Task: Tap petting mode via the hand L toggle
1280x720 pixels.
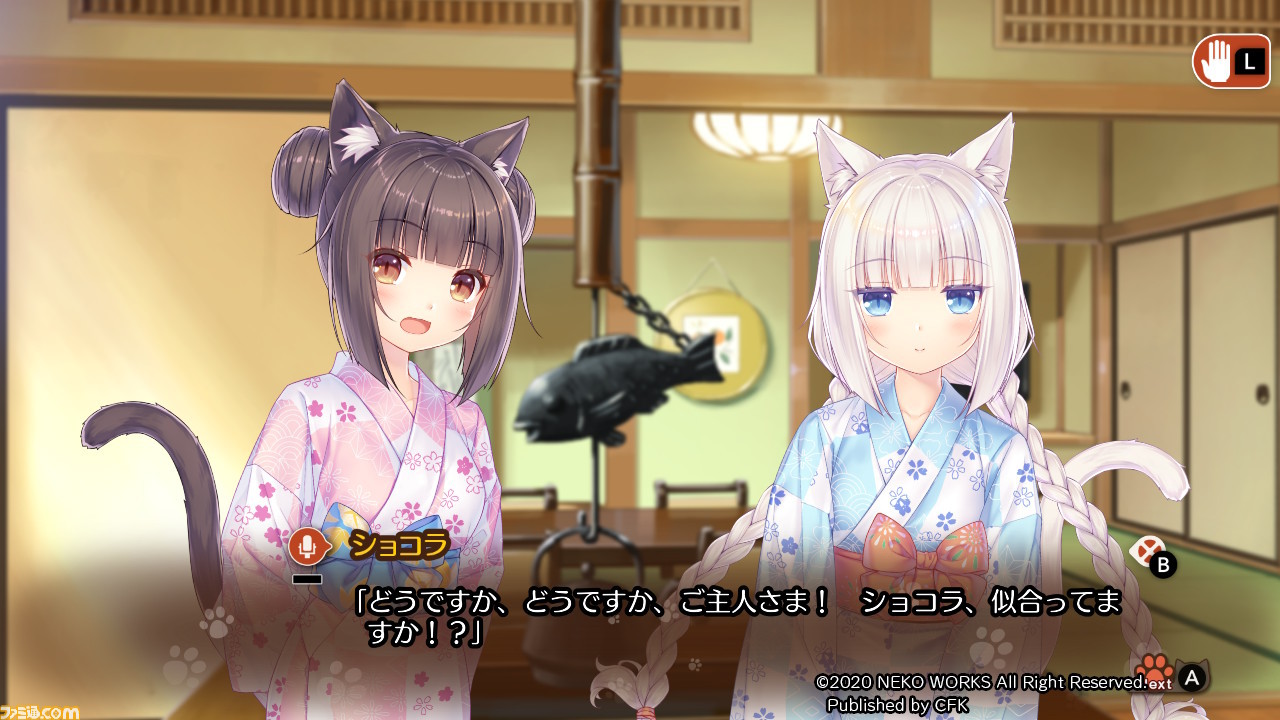Action: point(1230,62)
